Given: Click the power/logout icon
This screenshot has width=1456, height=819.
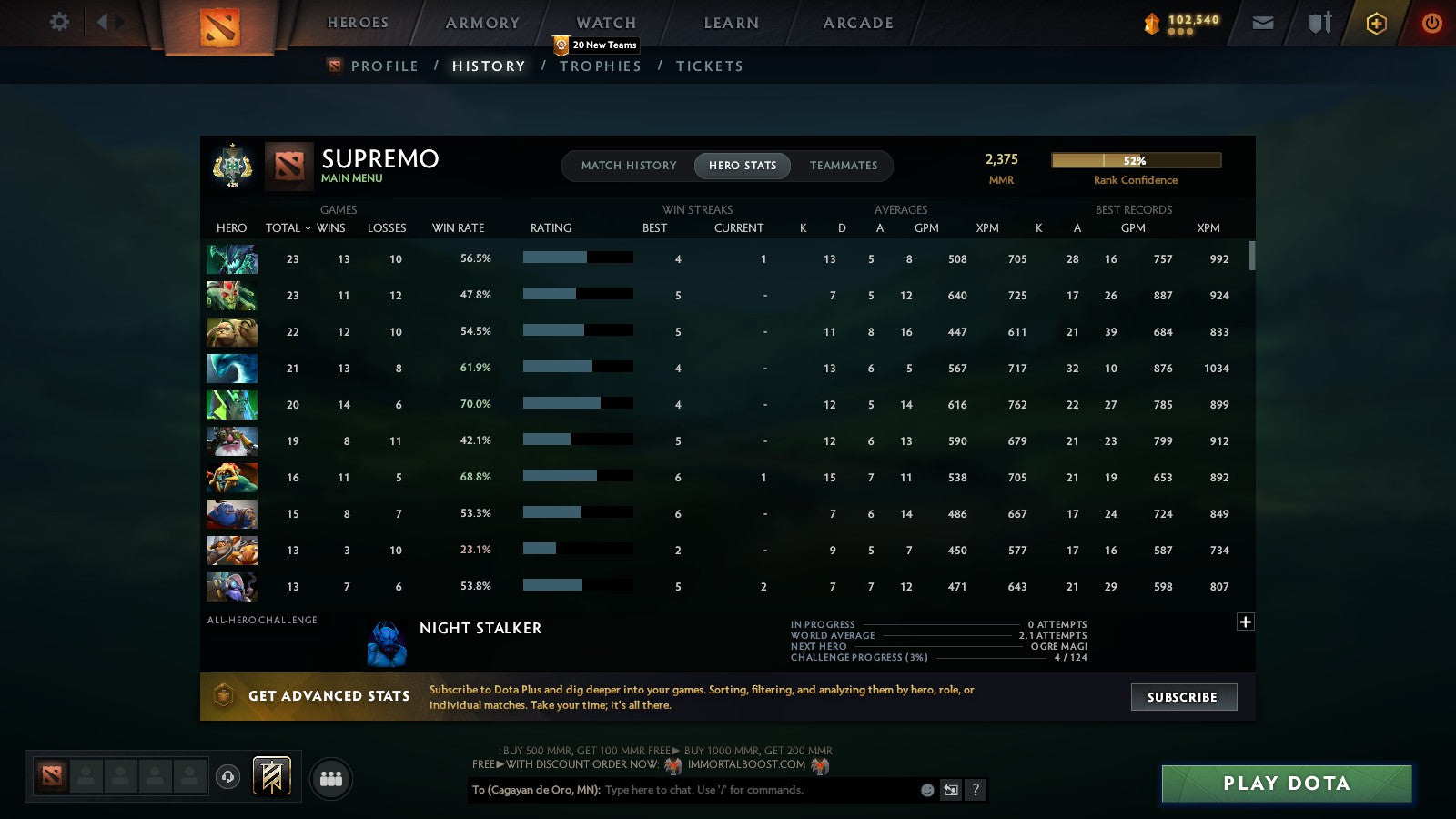Looking at the screenshot, I should [1431, 23].
